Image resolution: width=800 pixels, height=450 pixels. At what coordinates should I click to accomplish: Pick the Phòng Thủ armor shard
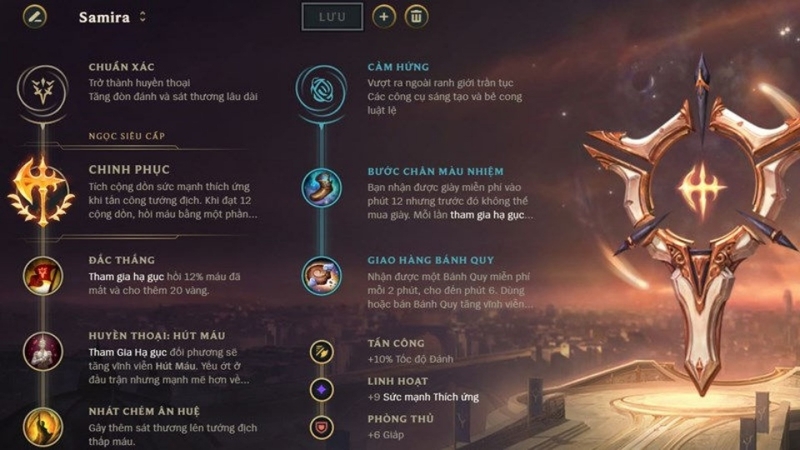click(321, 425)
